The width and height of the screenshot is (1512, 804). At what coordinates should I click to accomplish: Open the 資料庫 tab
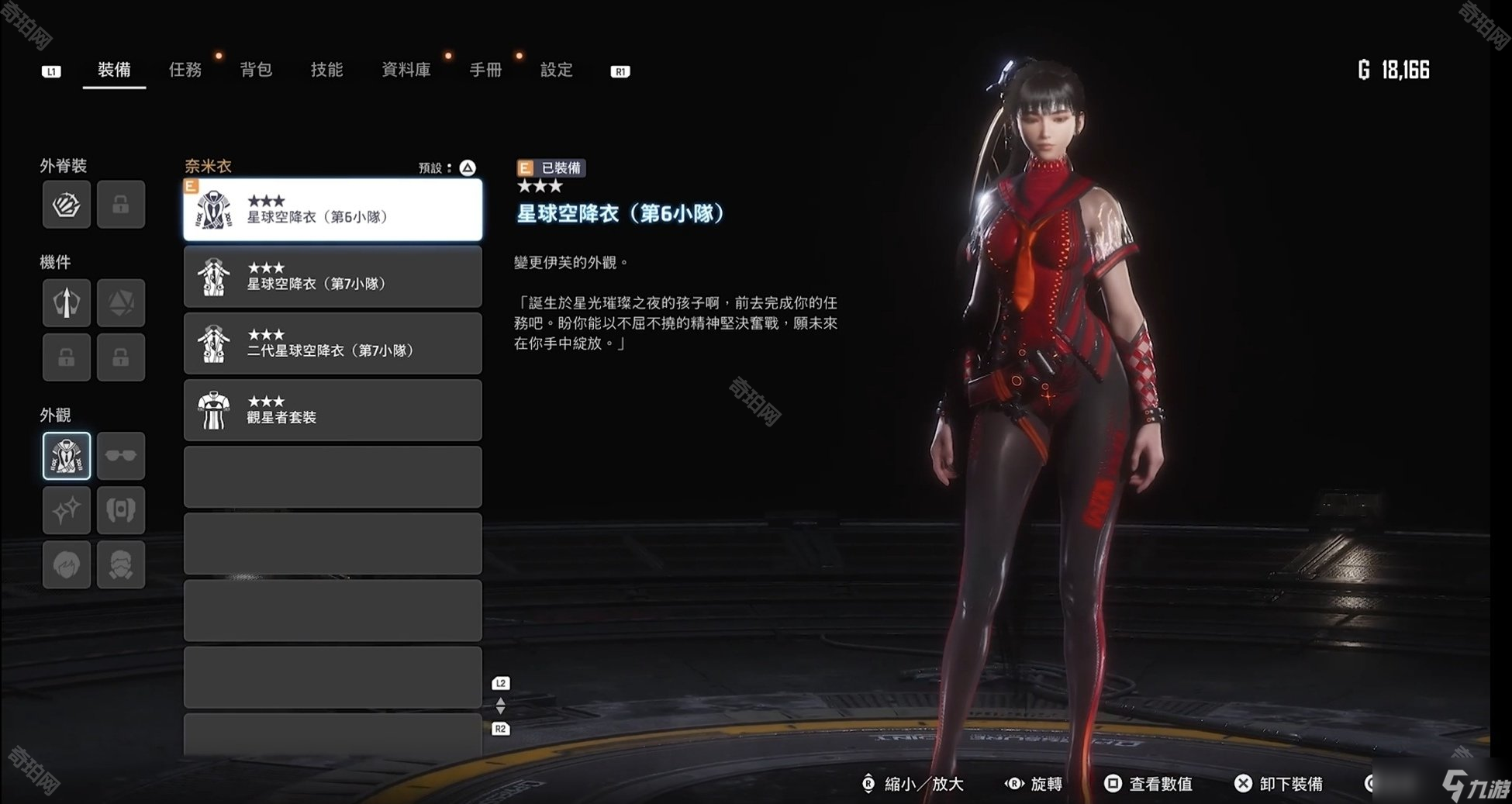click(x=406, y=71)
